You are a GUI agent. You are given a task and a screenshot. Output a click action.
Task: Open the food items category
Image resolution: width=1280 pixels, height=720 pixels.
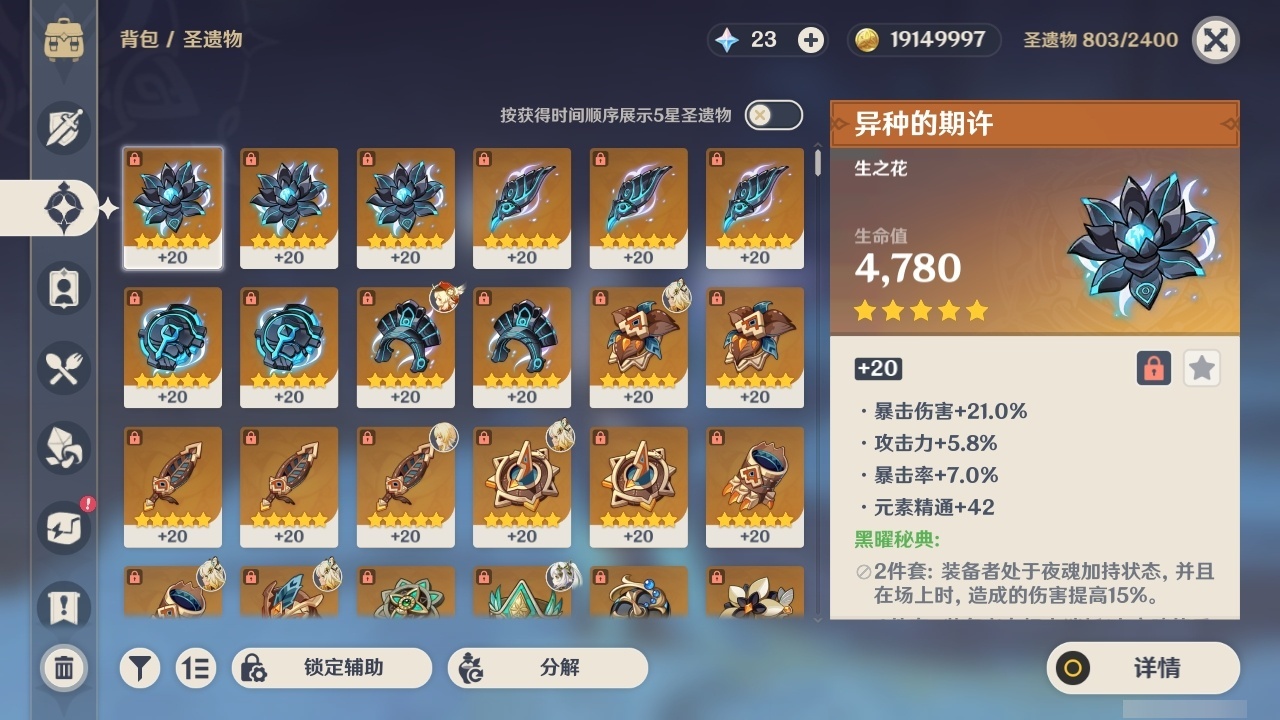tap(63, 367)
